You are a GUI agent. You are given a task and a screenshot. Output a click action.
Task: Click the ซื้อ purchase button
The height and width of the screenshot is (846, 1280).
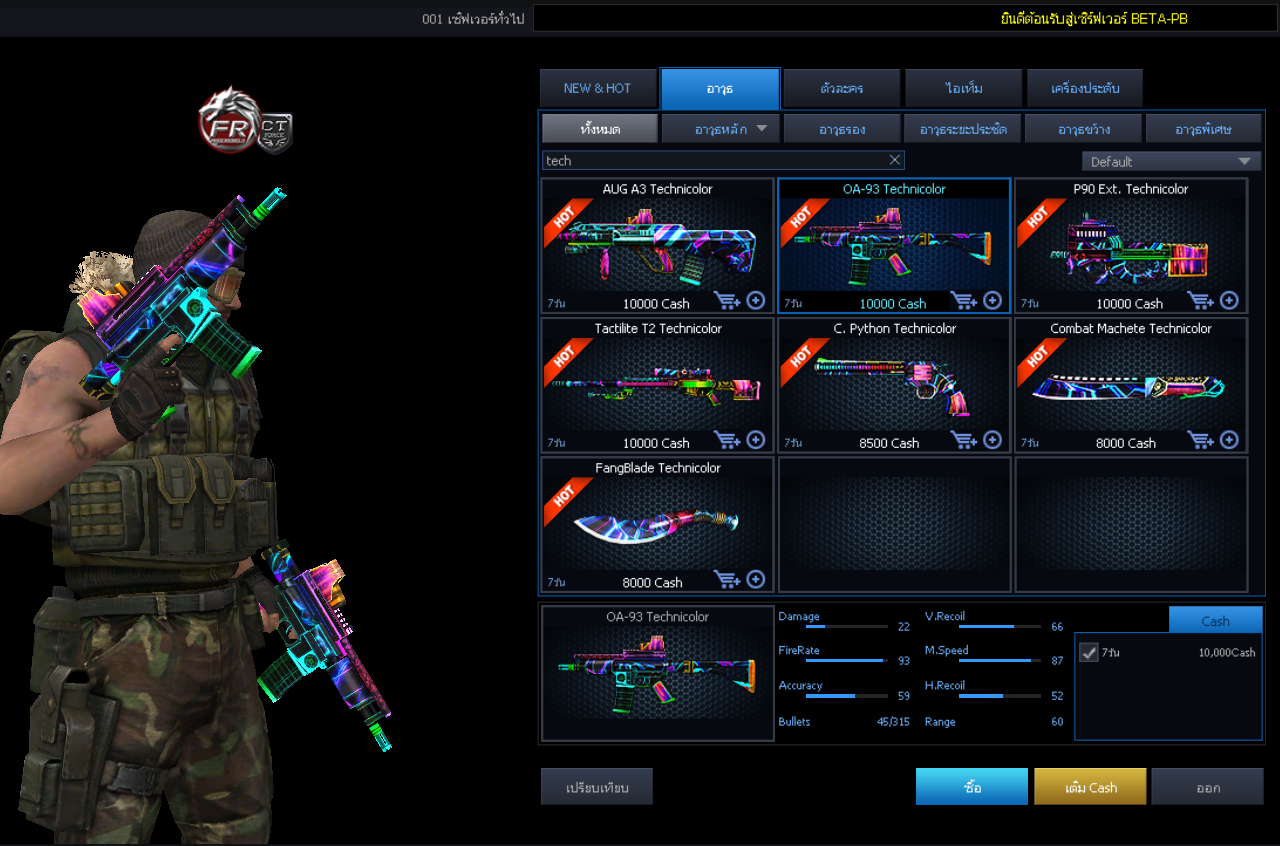(971, 786)
